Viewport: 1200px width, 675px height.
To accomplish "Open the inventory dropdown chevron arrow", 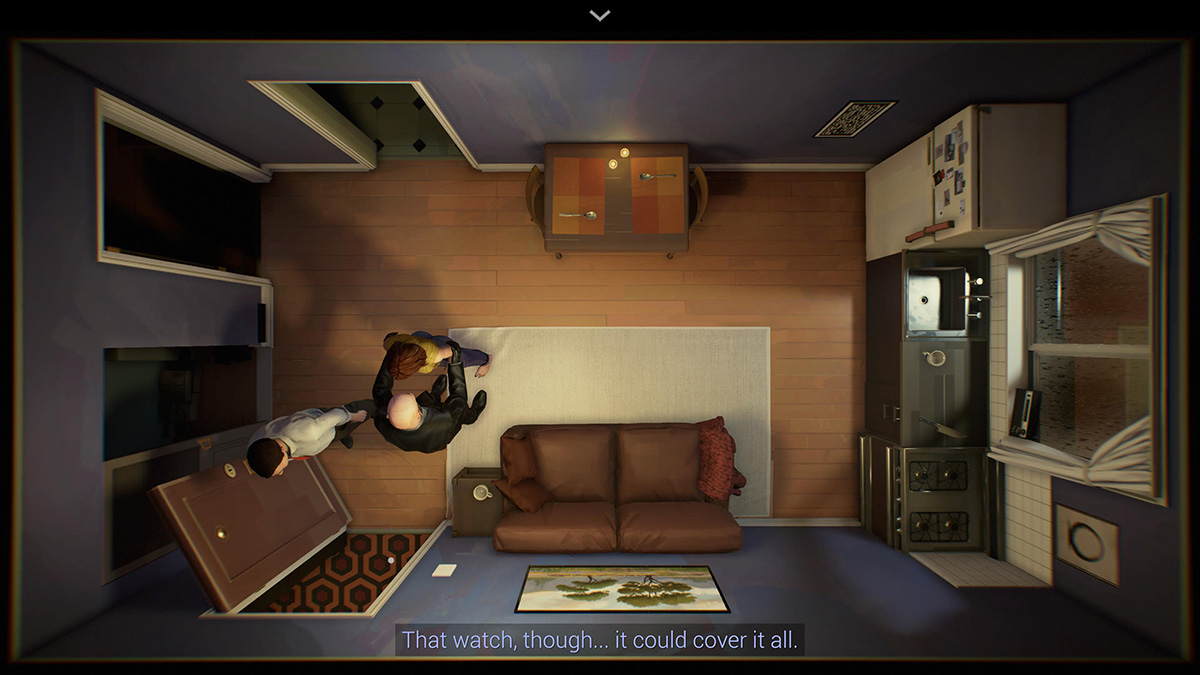I will pyautogui.click(x=599, y=15).
